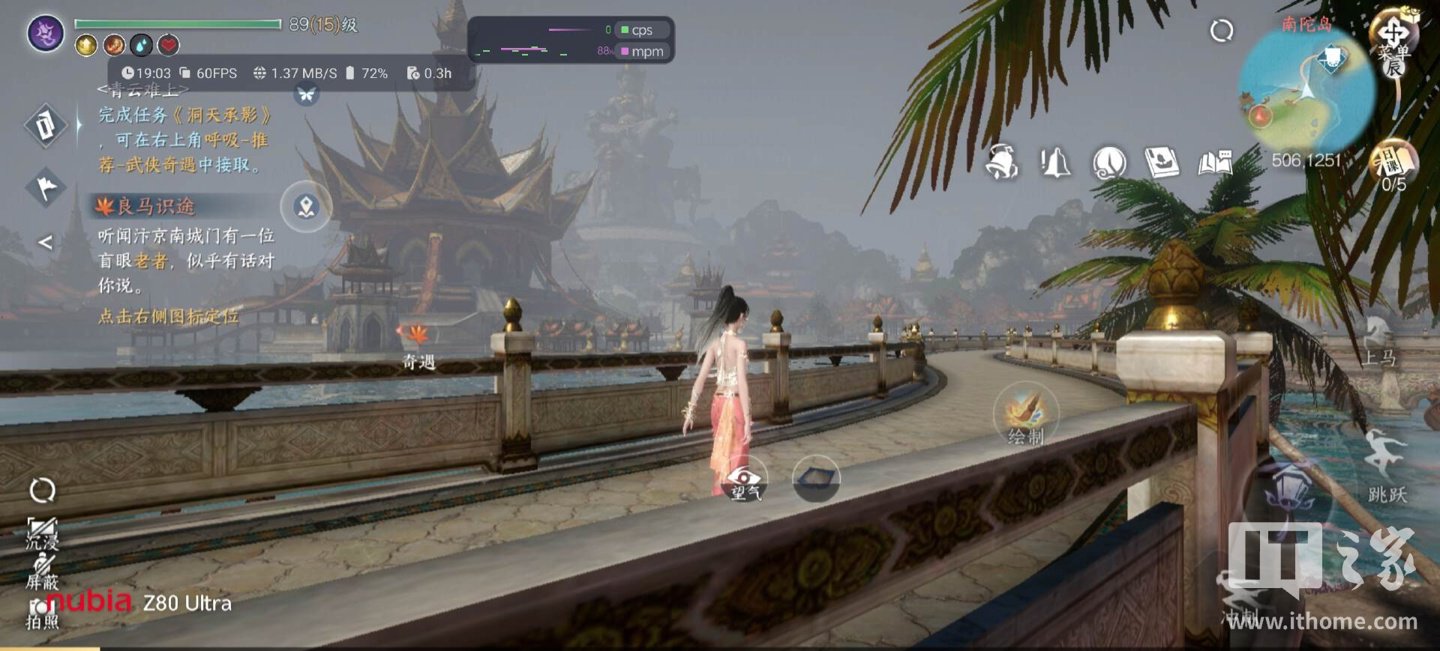
Task: Open the exclamation bell notification icon
Action: coord(1055,162)
